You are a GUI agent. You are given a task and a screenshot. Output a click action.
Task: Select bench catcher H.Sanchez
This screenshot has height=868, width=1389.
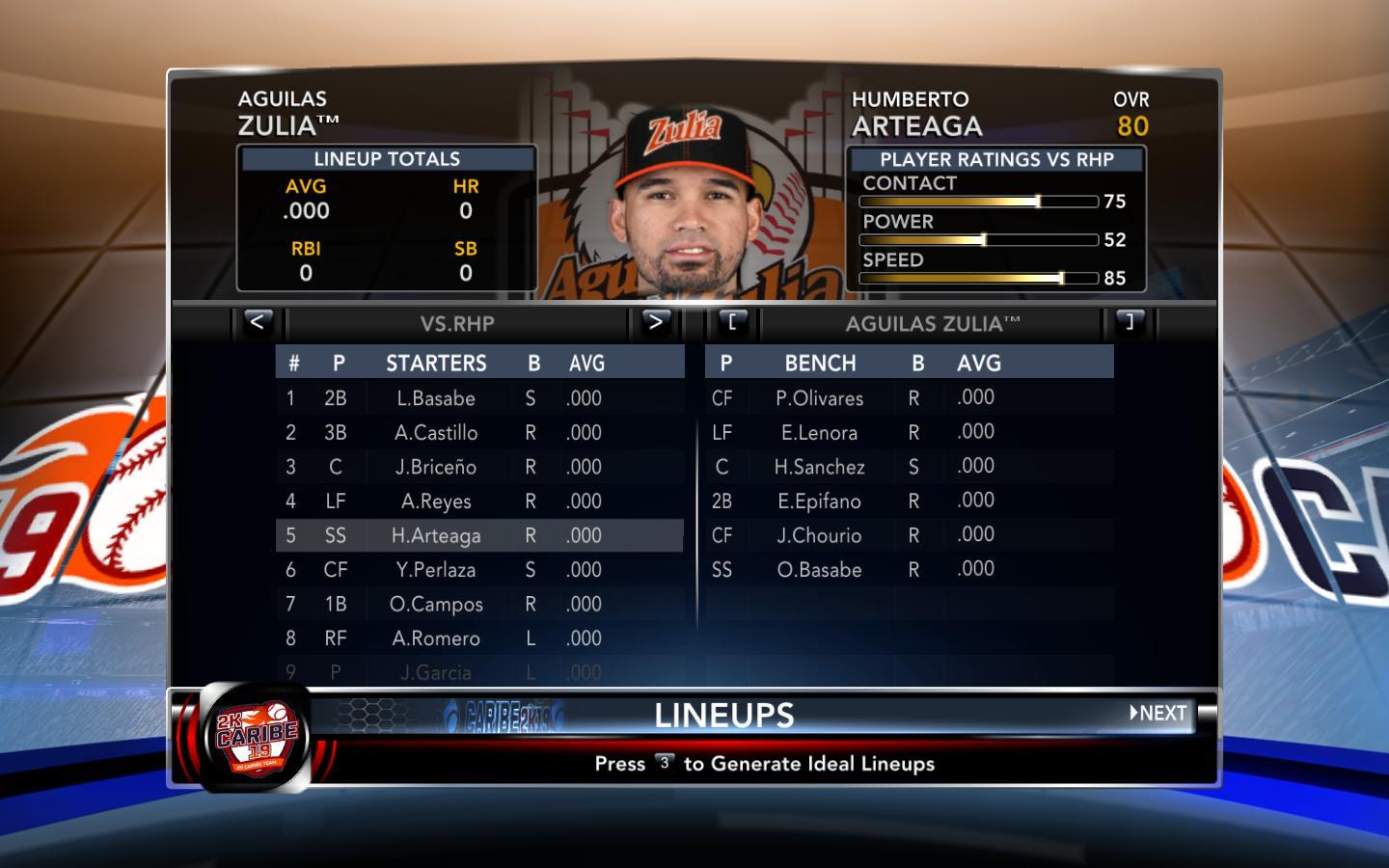819,467
